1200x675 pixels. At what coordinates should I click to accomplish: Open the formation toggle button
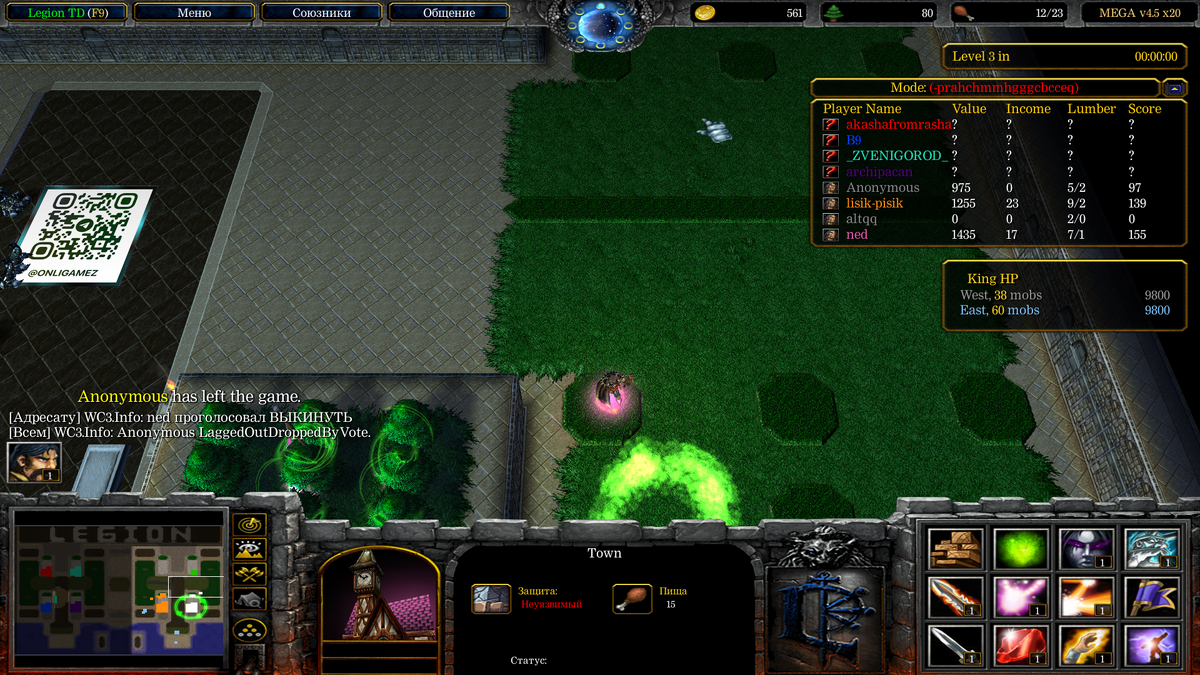[x=248, y=630]
